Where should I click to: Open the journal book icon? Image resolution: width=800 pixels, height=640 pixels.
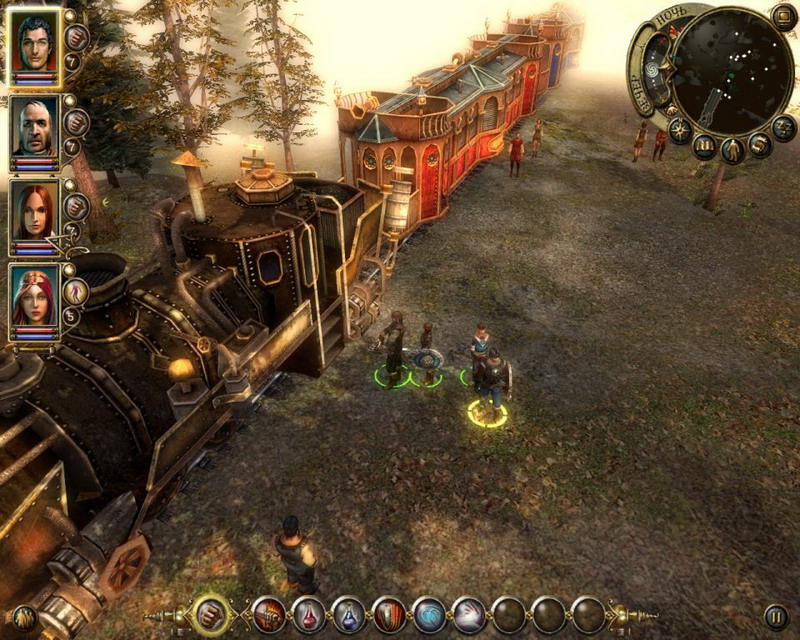click(x=704, y=147)
